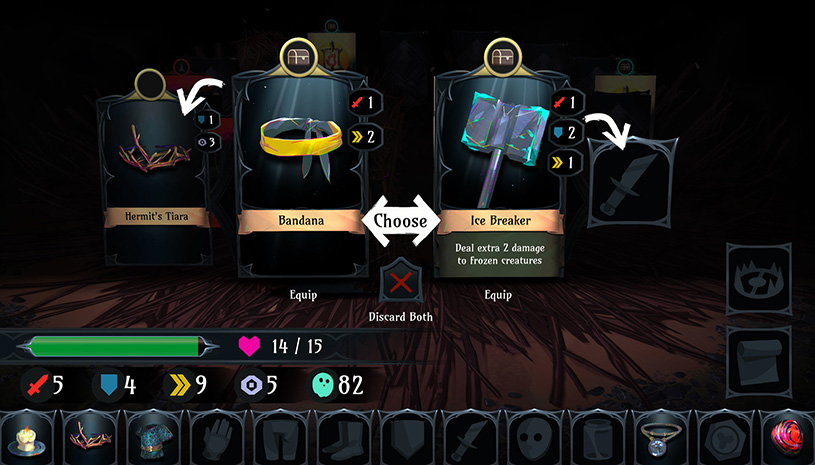Select the candle item slot
This screenshot has height=465, width=815.
coord(27,439)
